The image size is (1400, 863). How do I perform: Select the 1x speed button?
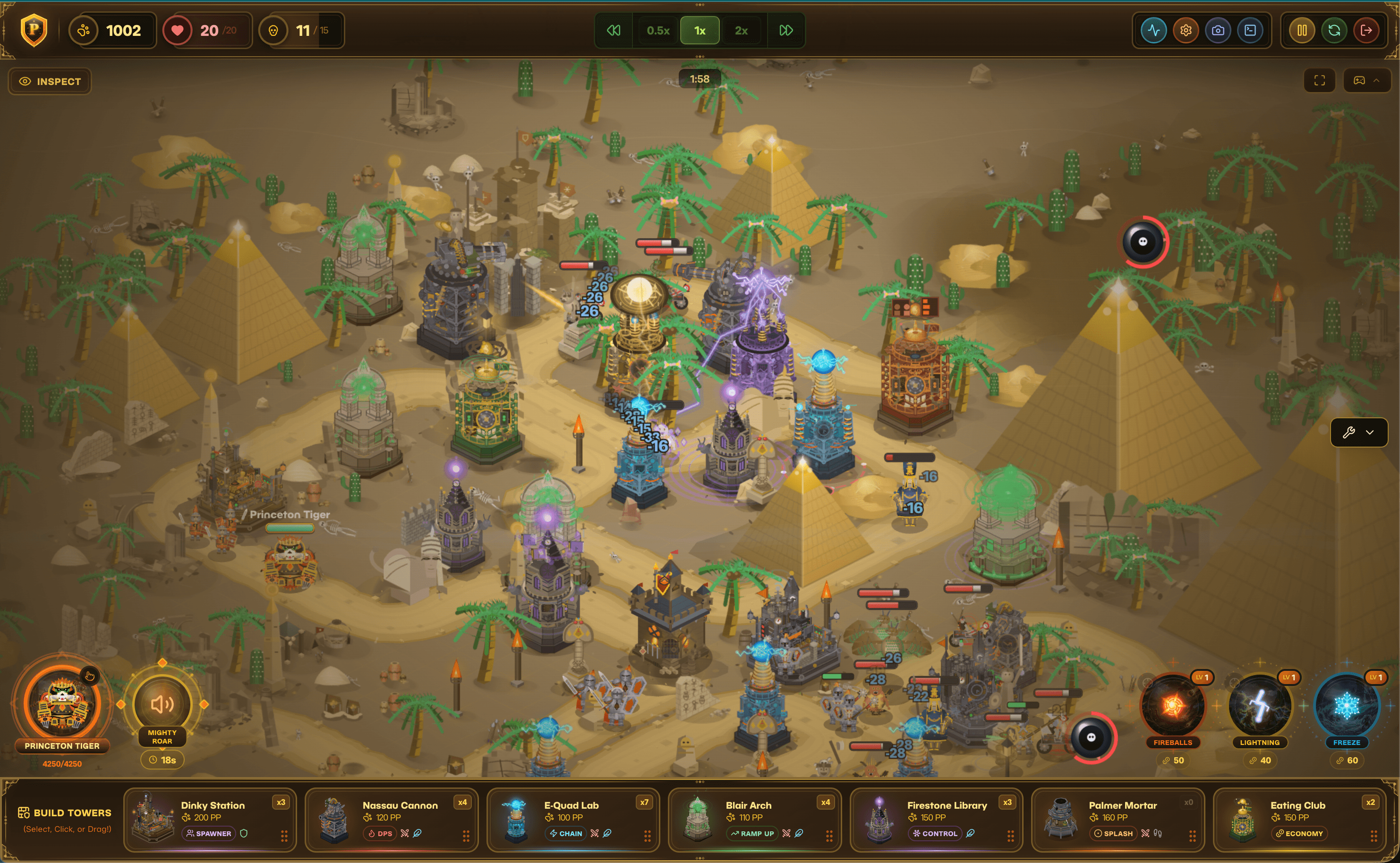point(700,31)
